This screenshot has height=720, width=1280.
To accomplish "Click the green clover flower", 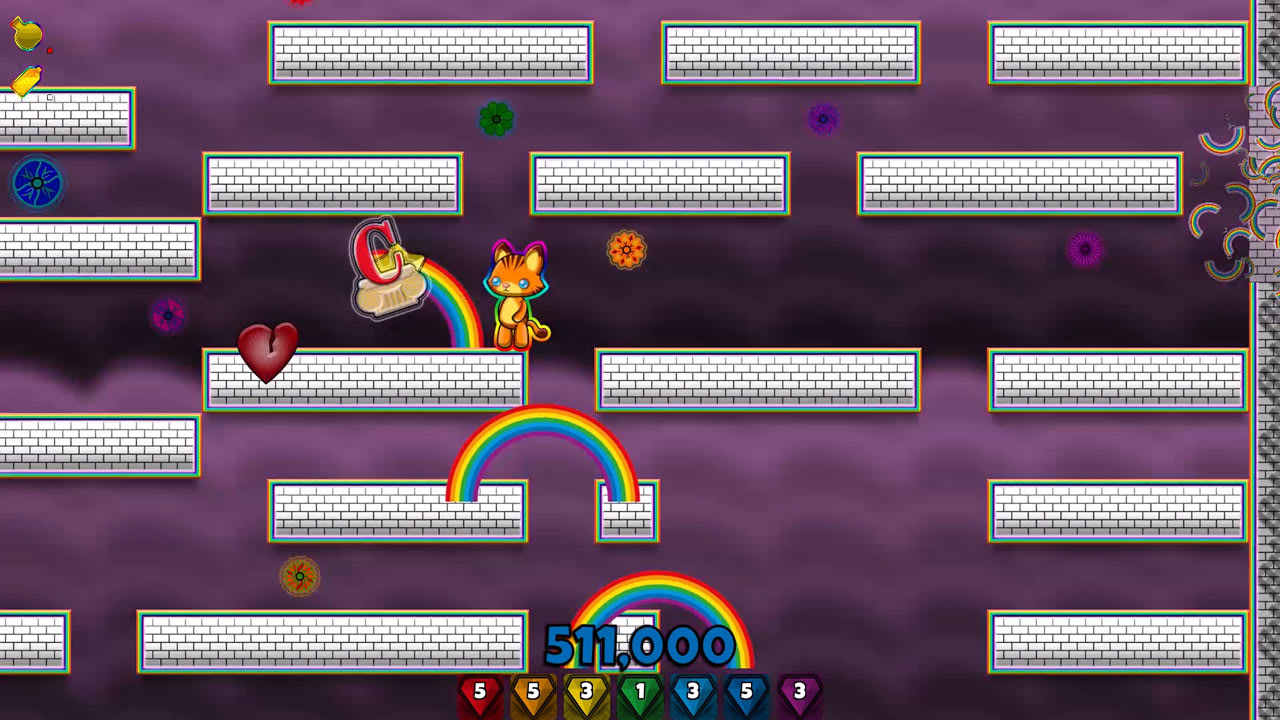I will 496,120.
